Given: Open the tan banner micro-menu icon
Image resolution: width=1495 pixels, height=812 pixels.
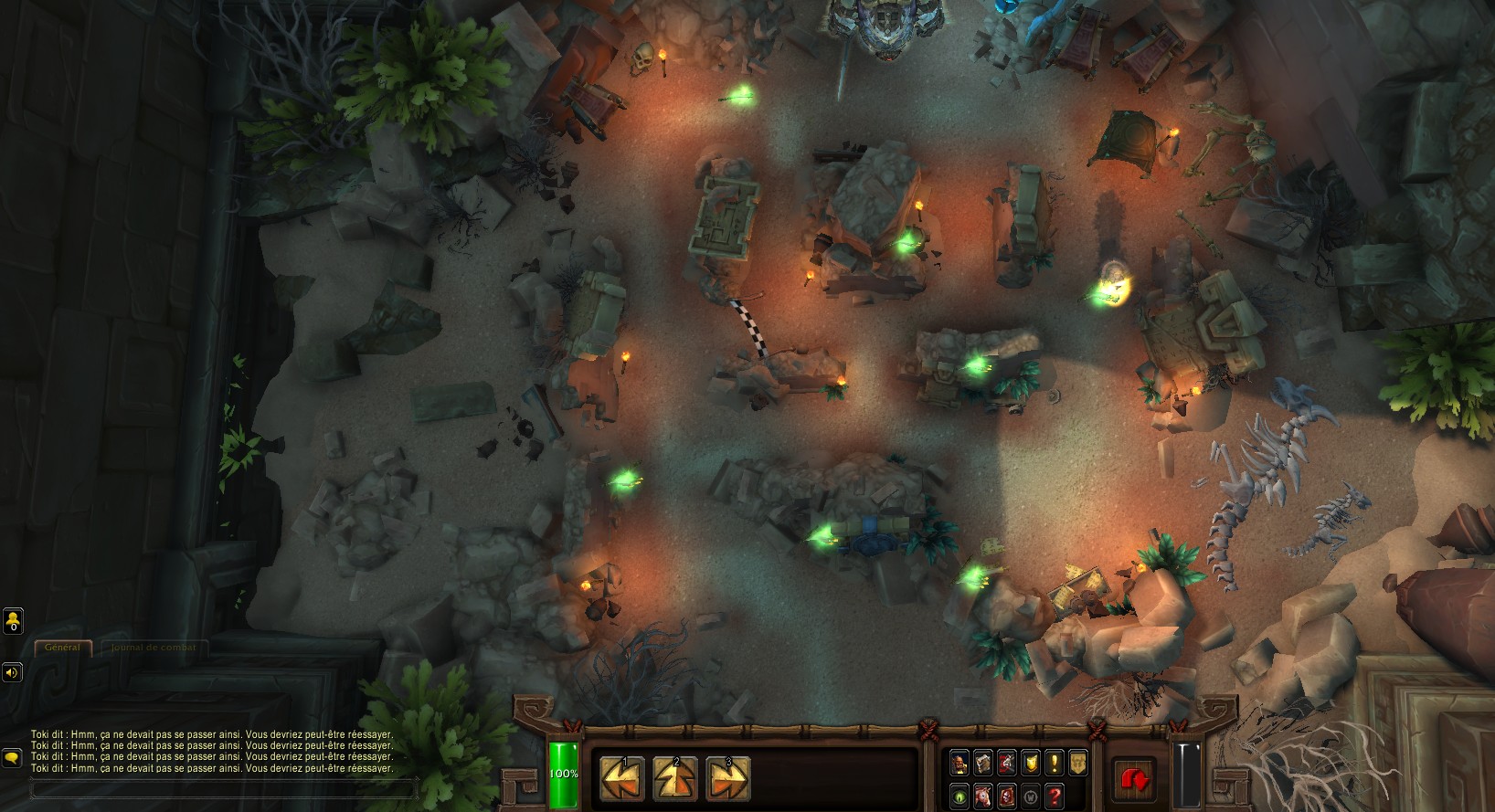Looking at the screenshot, I should [x=1078, y=763].
